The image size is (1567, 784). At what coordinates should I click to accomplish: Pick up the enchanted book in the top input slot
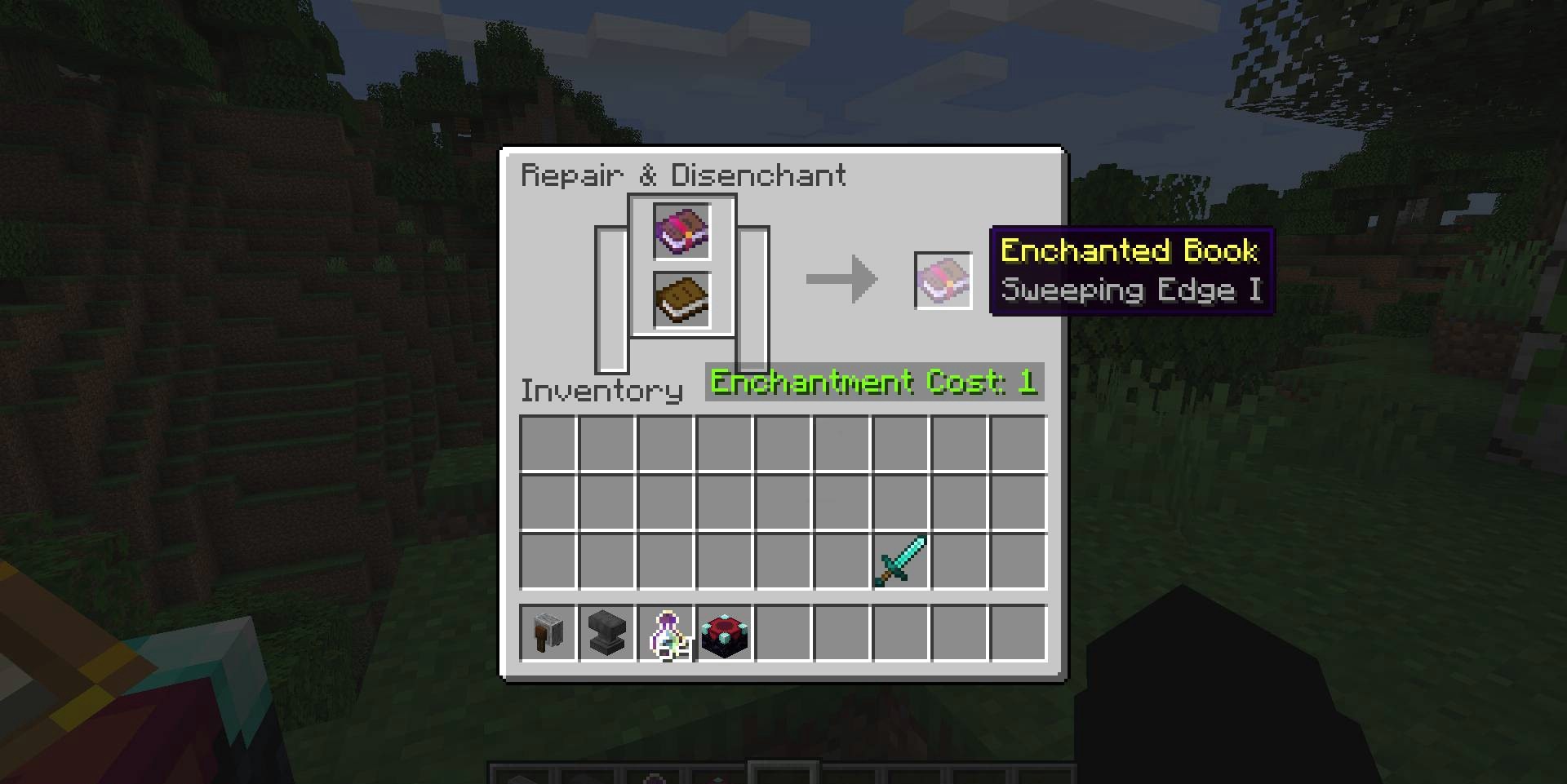point(681,232)
